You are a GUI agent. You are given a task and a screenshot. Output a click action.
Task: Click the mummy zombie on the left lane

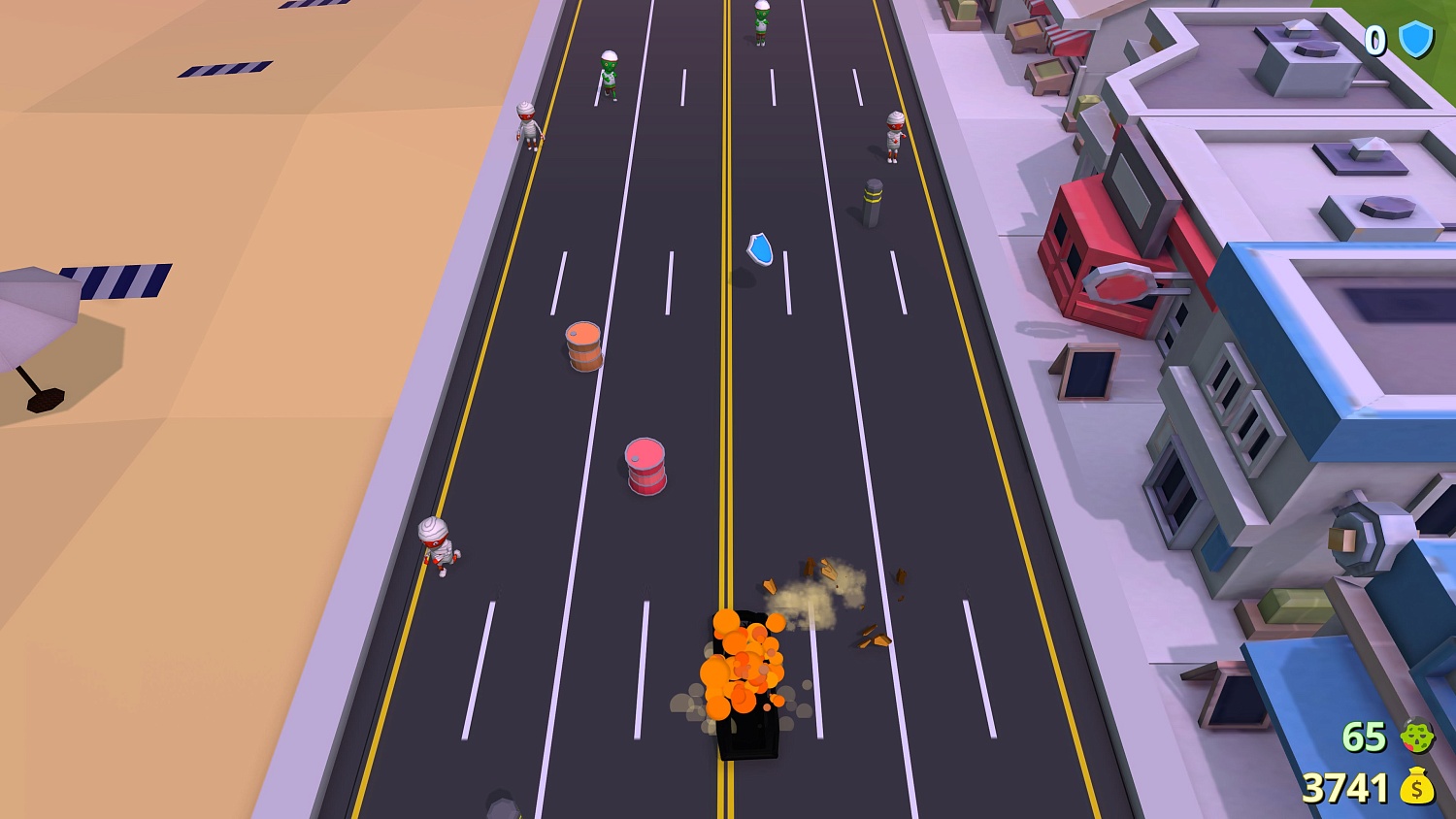coord(438,546)
